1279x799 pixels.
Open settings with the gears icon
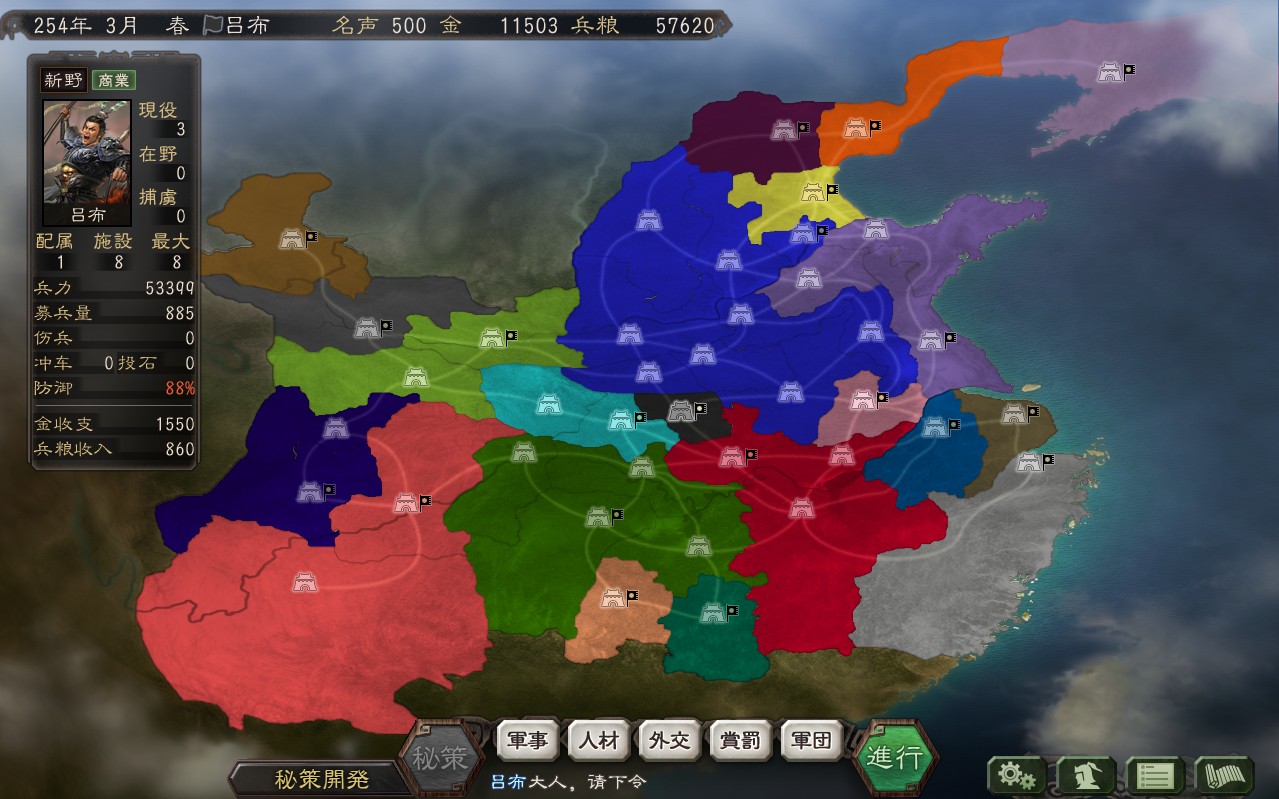click(x=1017, y=775)
